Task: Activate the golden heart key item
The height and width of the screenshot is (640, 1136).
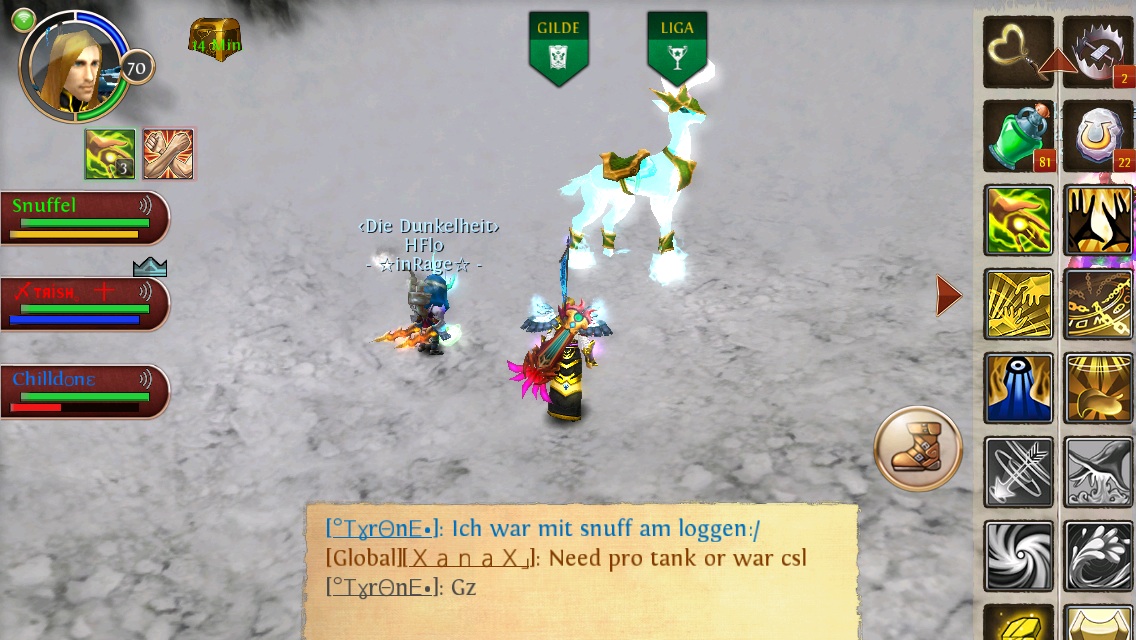Action: point(1018,52)
